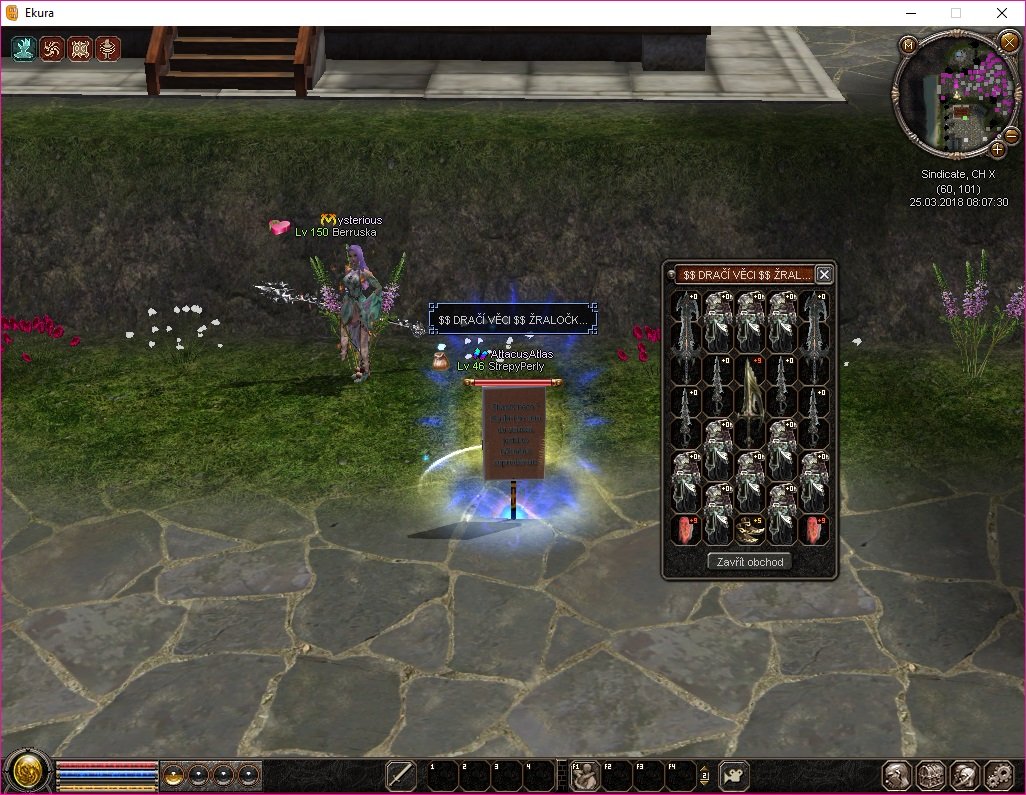
Task: Use the item in F1 quickslot
Action: [585, 775]
